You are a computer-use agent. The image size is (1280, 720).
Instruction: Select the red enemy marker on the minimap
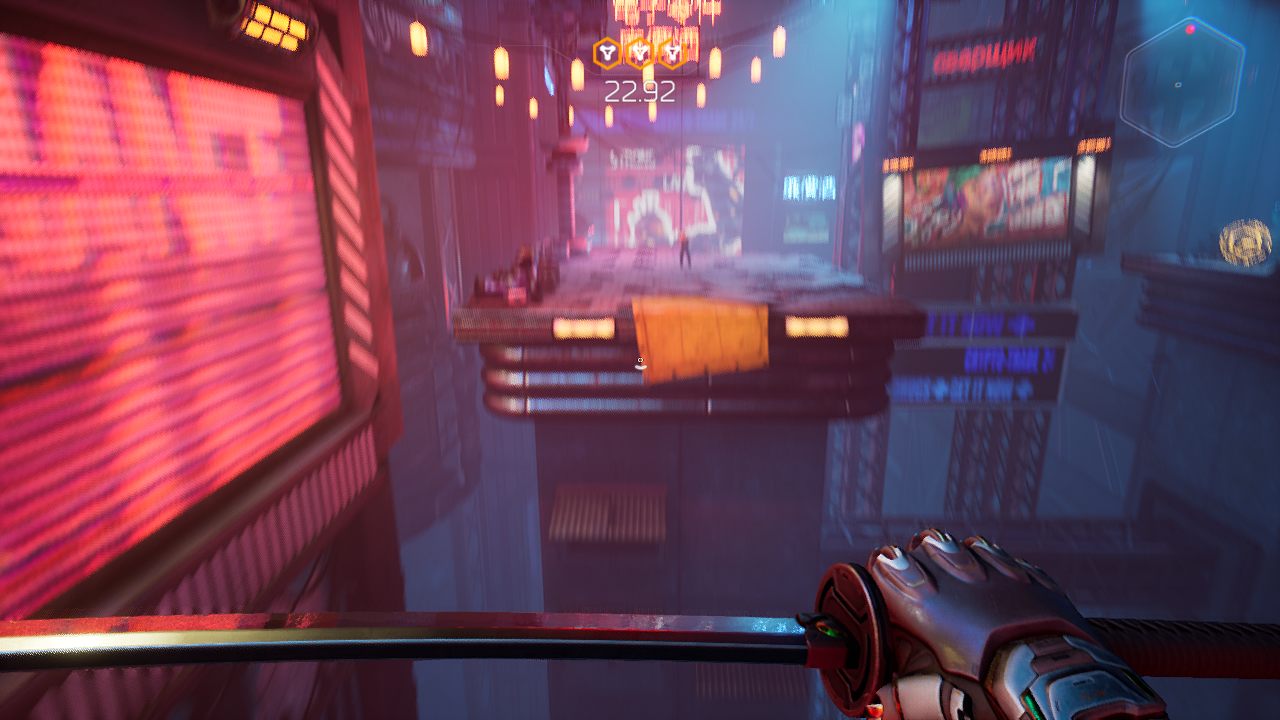coord(1190,30)
